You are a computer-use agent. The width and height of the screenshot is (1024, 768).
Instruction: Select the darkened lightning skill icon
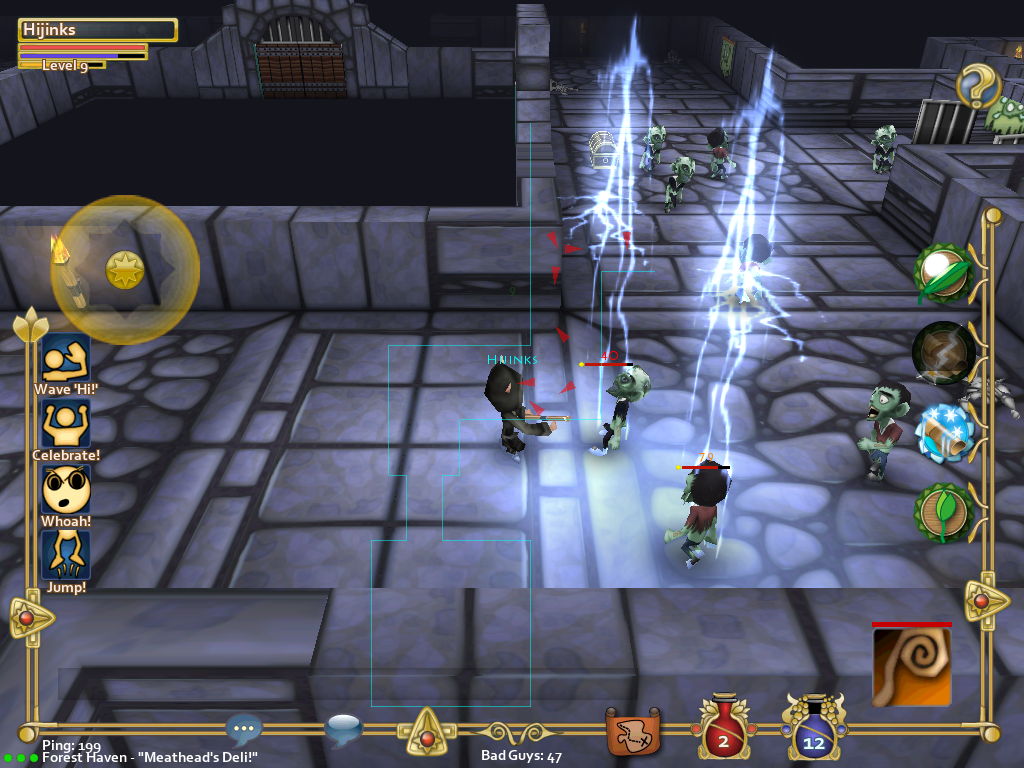(943, 352)
